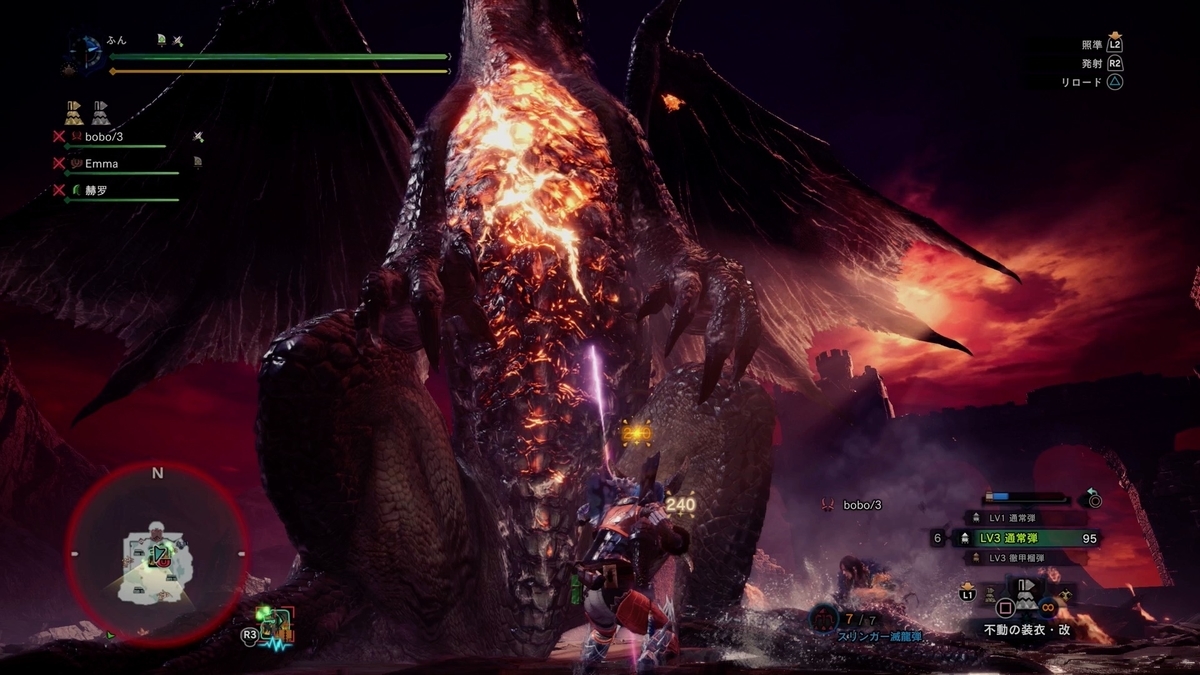
Task: Choose LV3 徹甲榴弾 ammo
Action: 1030,558
